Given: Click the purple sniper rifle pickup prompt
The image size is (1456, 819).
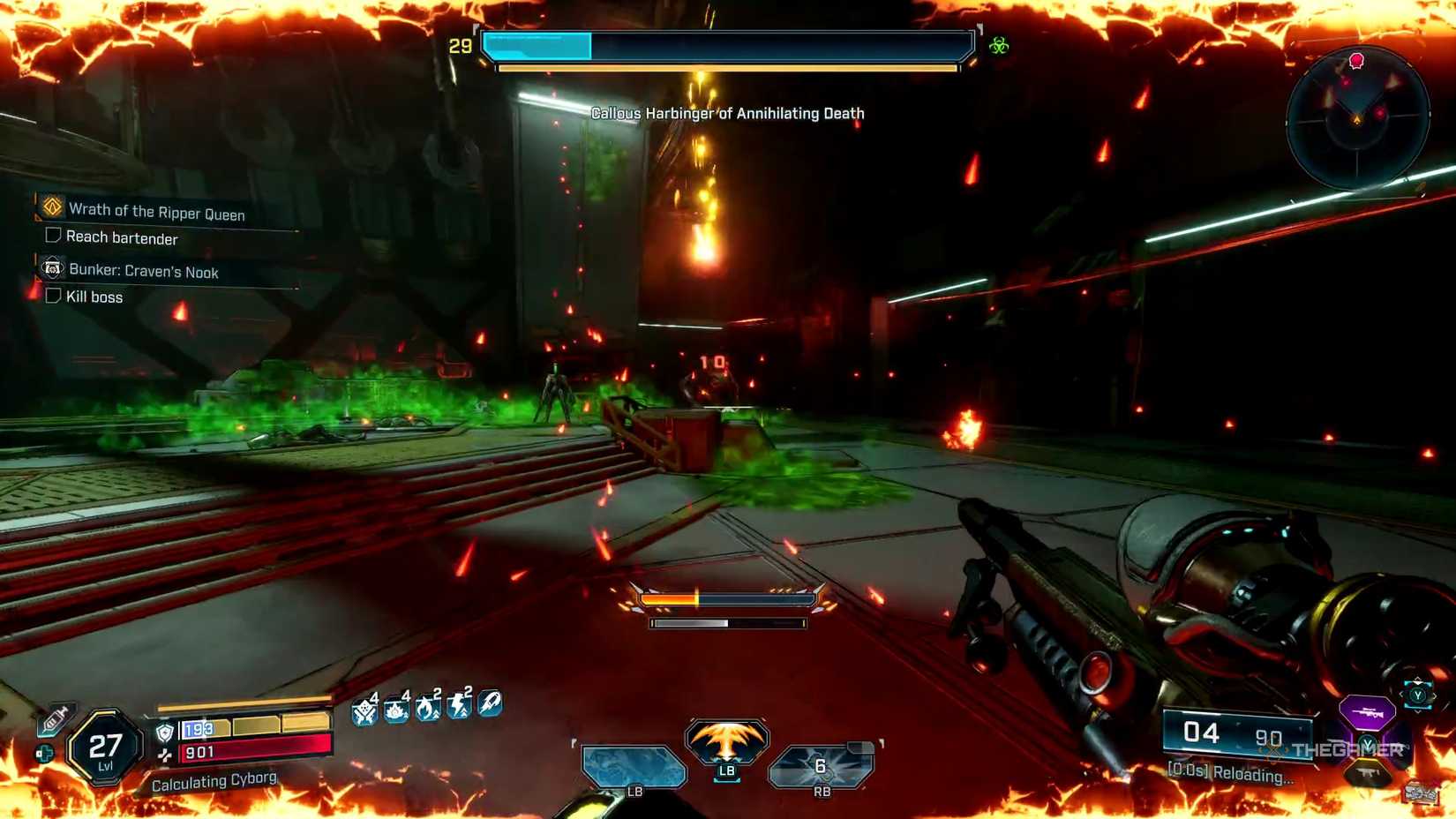Looking at the screenshot, I should pos(1368,713).
